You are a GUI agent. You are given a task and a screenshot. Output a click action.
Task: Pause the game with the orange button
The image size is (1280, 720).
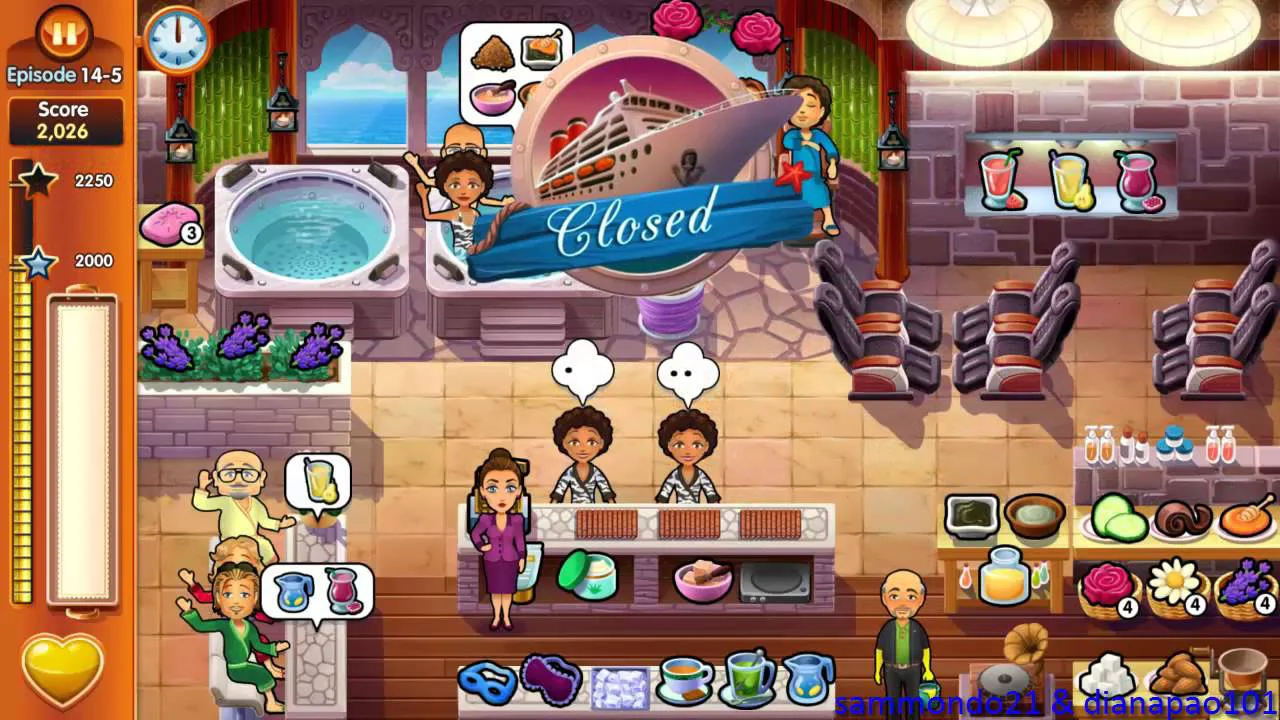click(64, 33)
